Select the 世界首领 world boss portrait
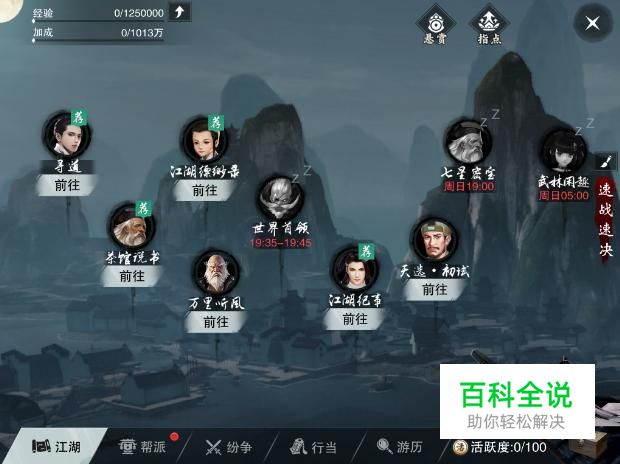 (279, 200)
